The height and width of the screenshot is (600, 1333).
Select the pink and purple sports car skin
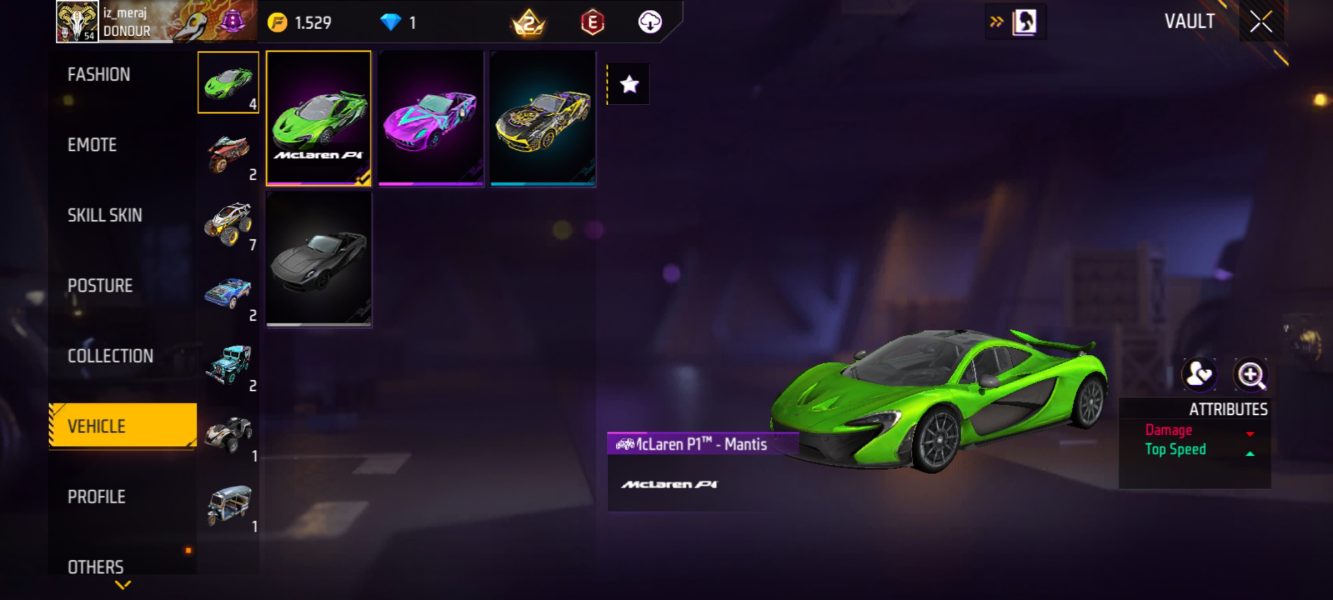click(x=431, y=118)
